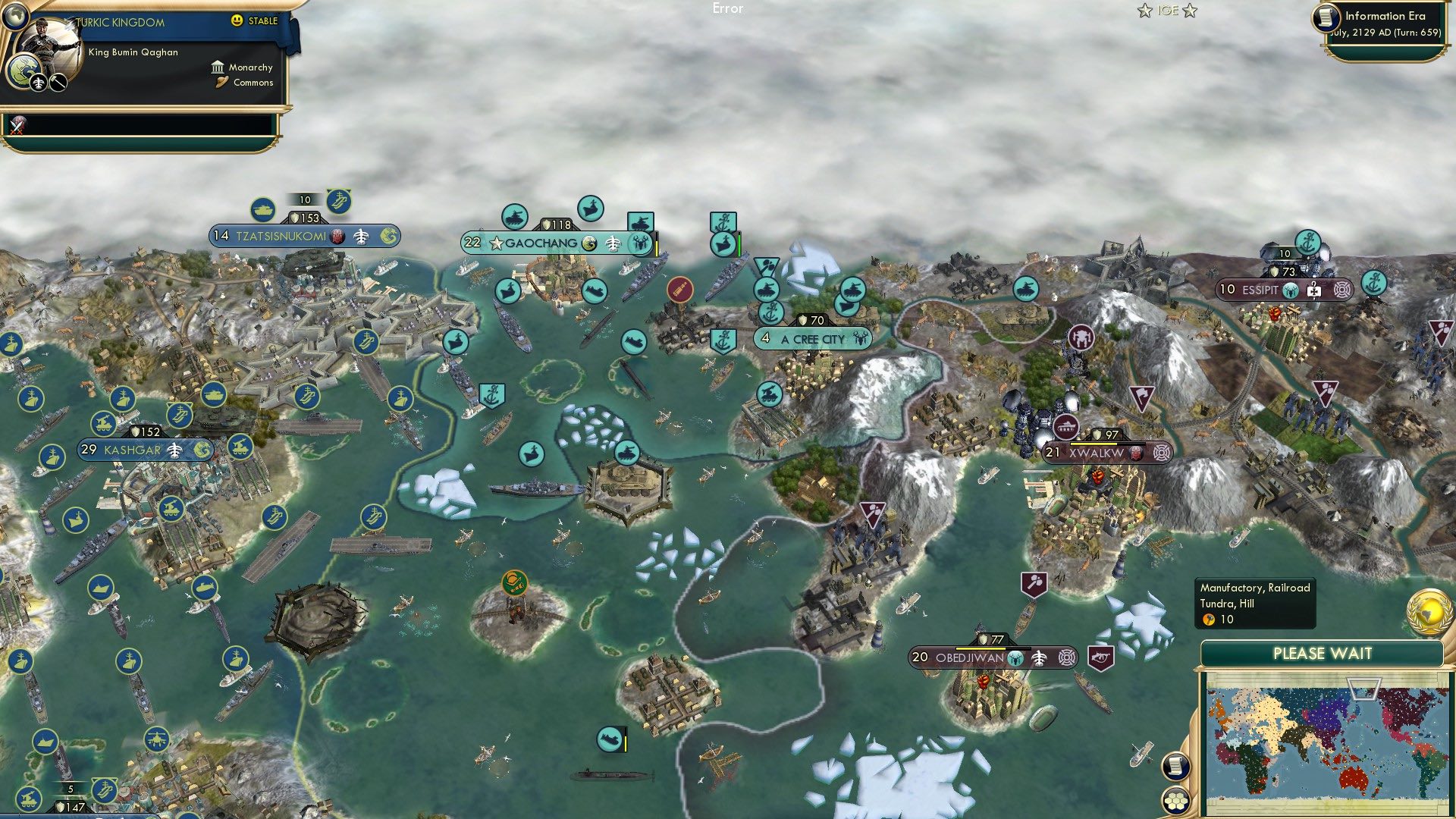
Task: Click the green health bar next to the battleship
Action: (x=739, y=244)
